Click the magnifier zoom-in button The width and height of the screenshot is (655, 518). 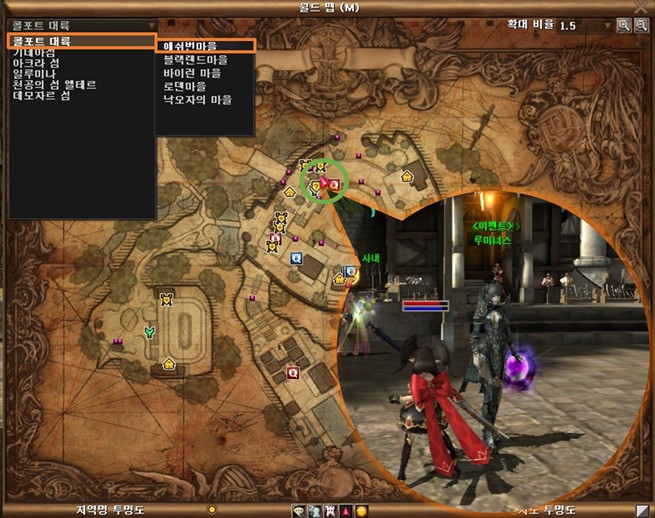pyautogui.click(x=623, y=25)
